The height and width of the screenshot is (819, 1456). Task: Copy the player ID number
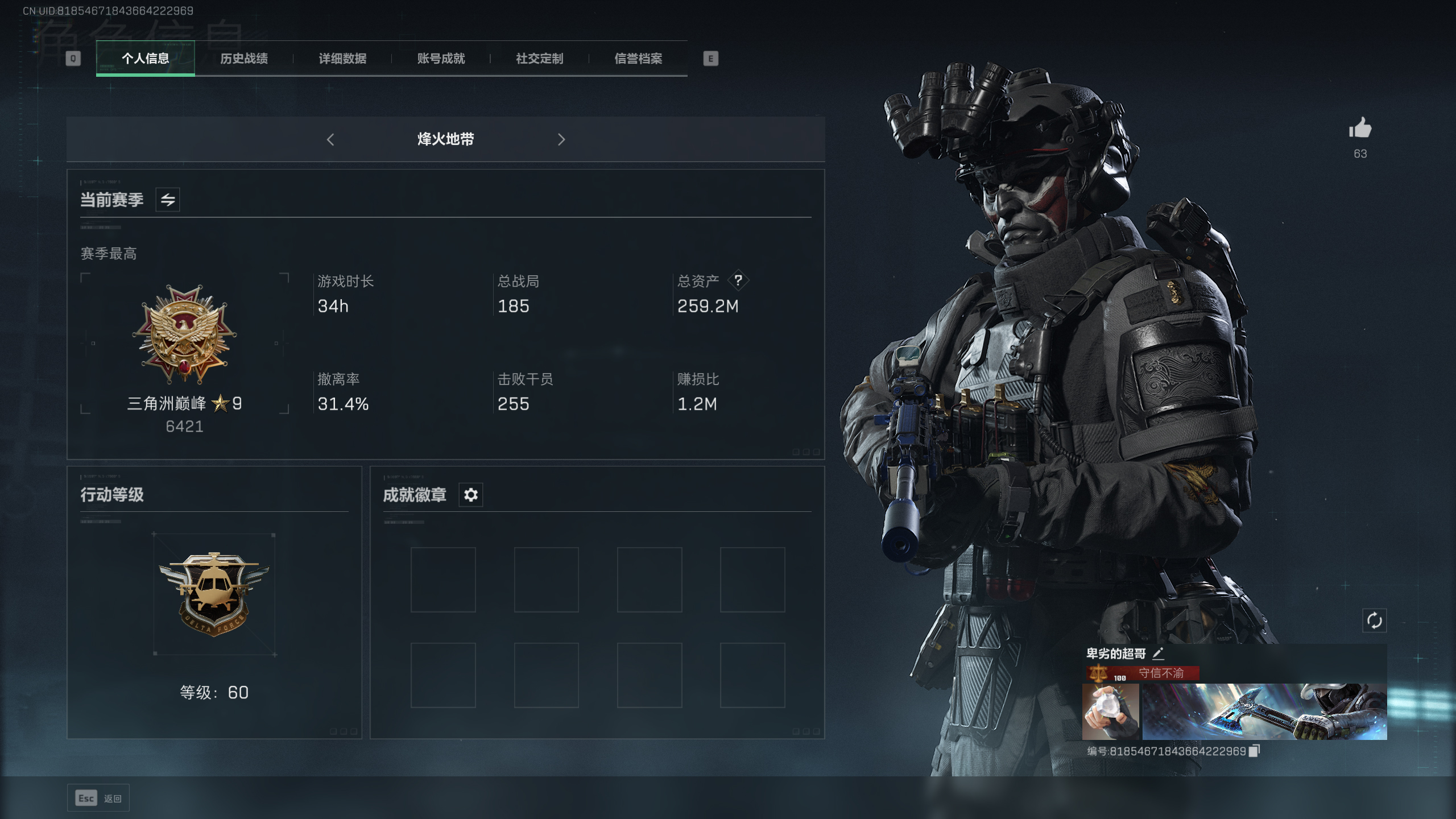[1254, 751]
